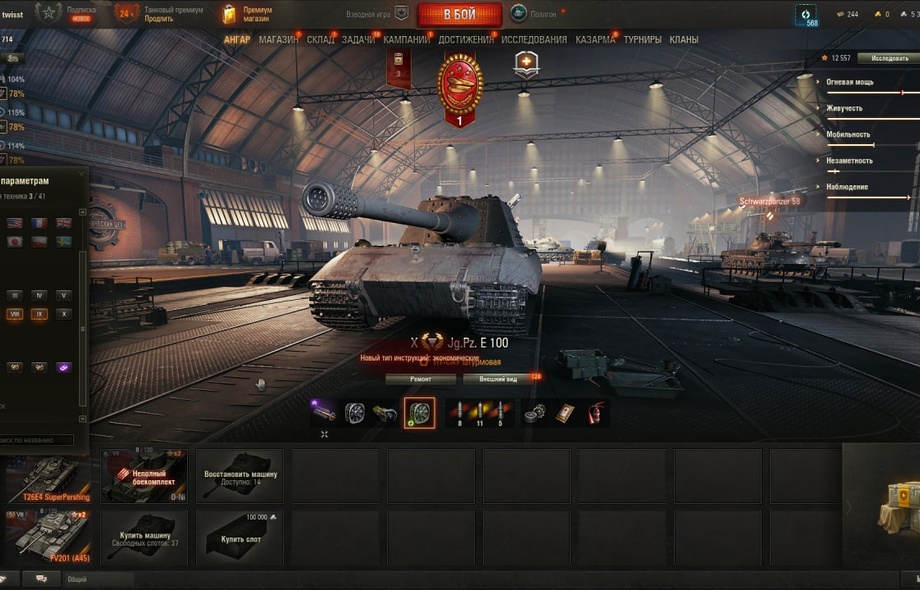Image resolution: width=920 pixels, height=590 pixels.
Task: Click the Исследовать button
Action: (889, 58)
